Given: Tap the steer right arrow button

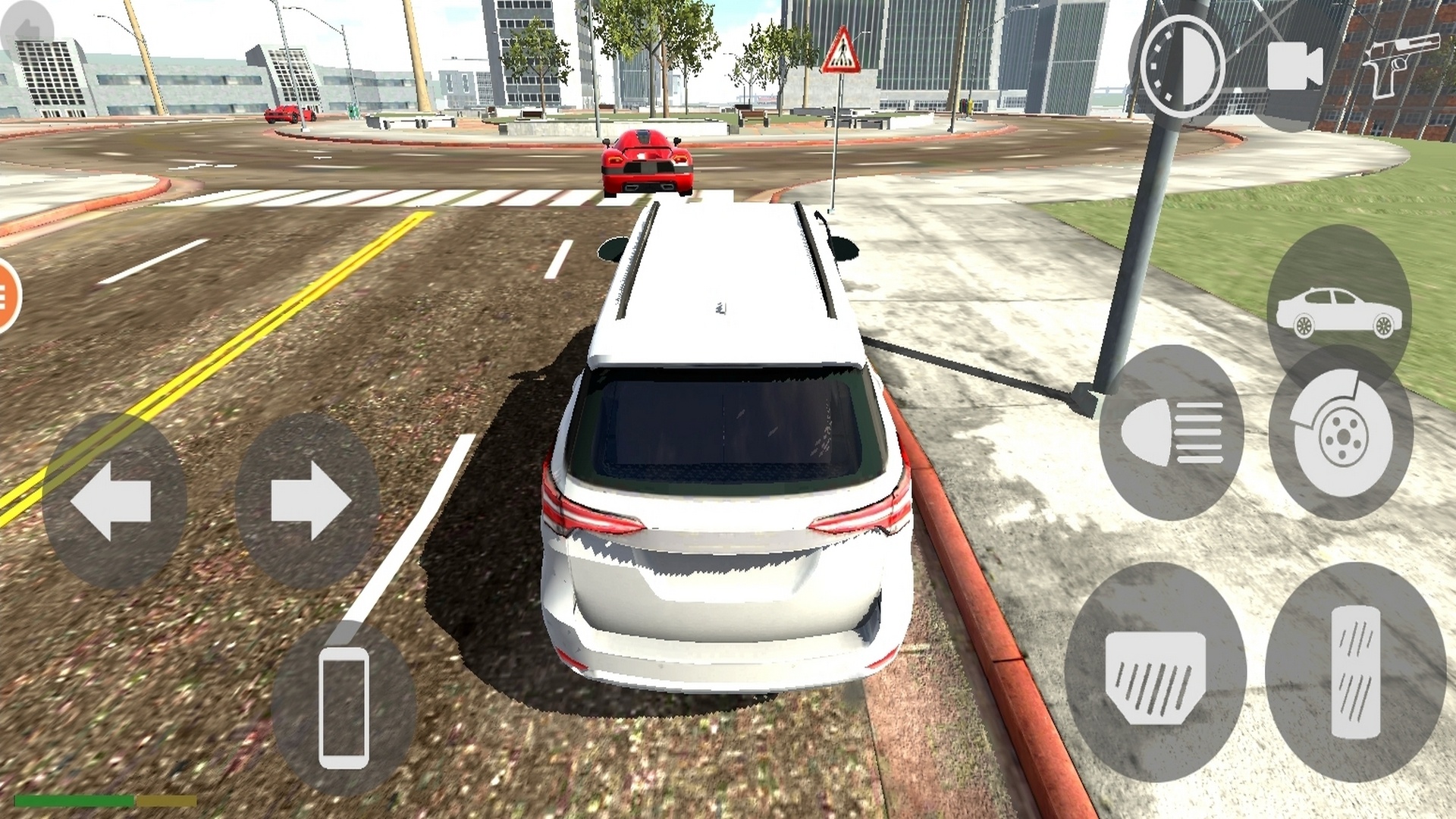Looking at the screenshot, I should point(309,500).
